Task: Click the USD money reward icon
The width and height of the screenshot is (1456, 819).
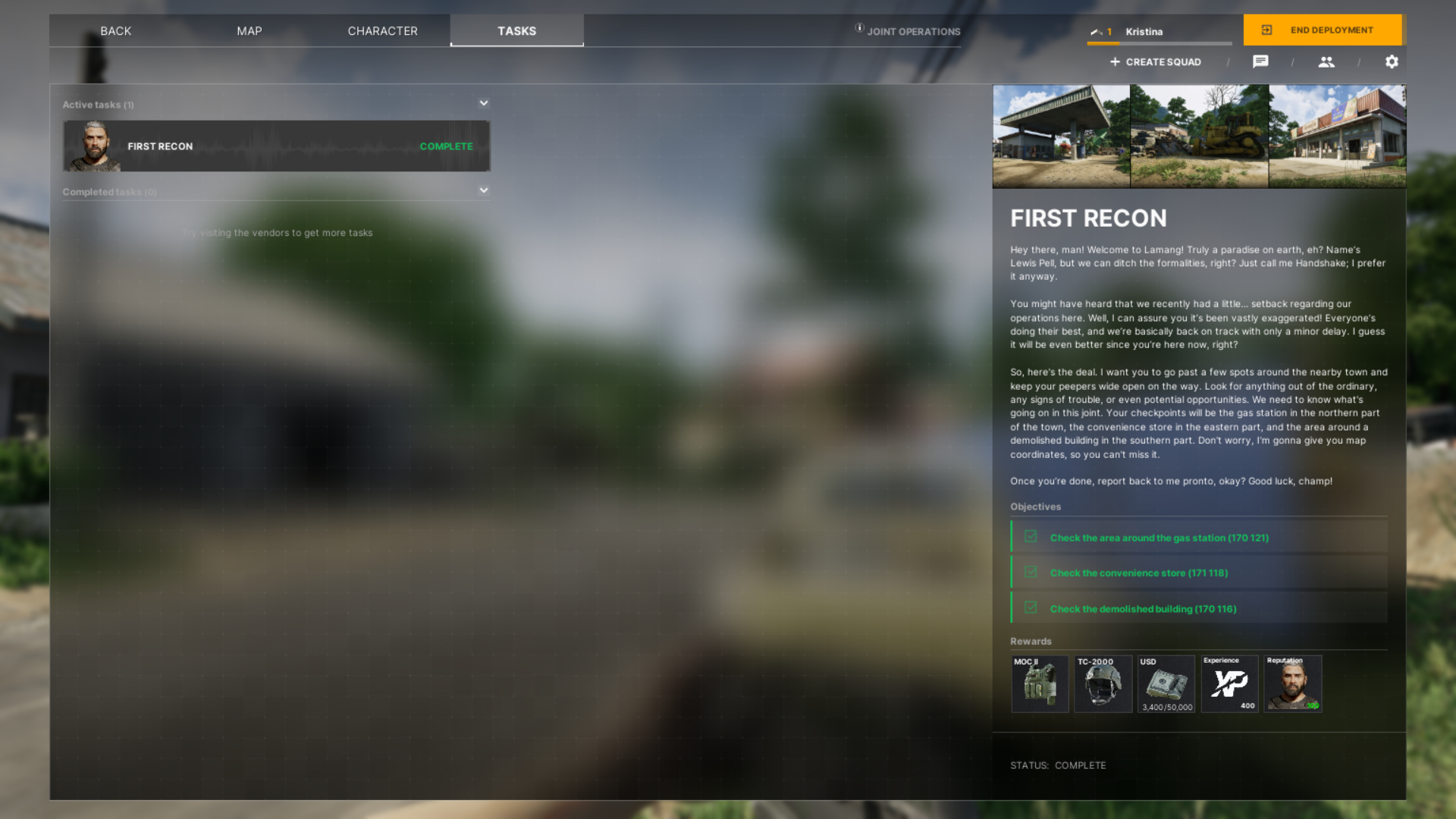Action: (x=1166, y=684)
